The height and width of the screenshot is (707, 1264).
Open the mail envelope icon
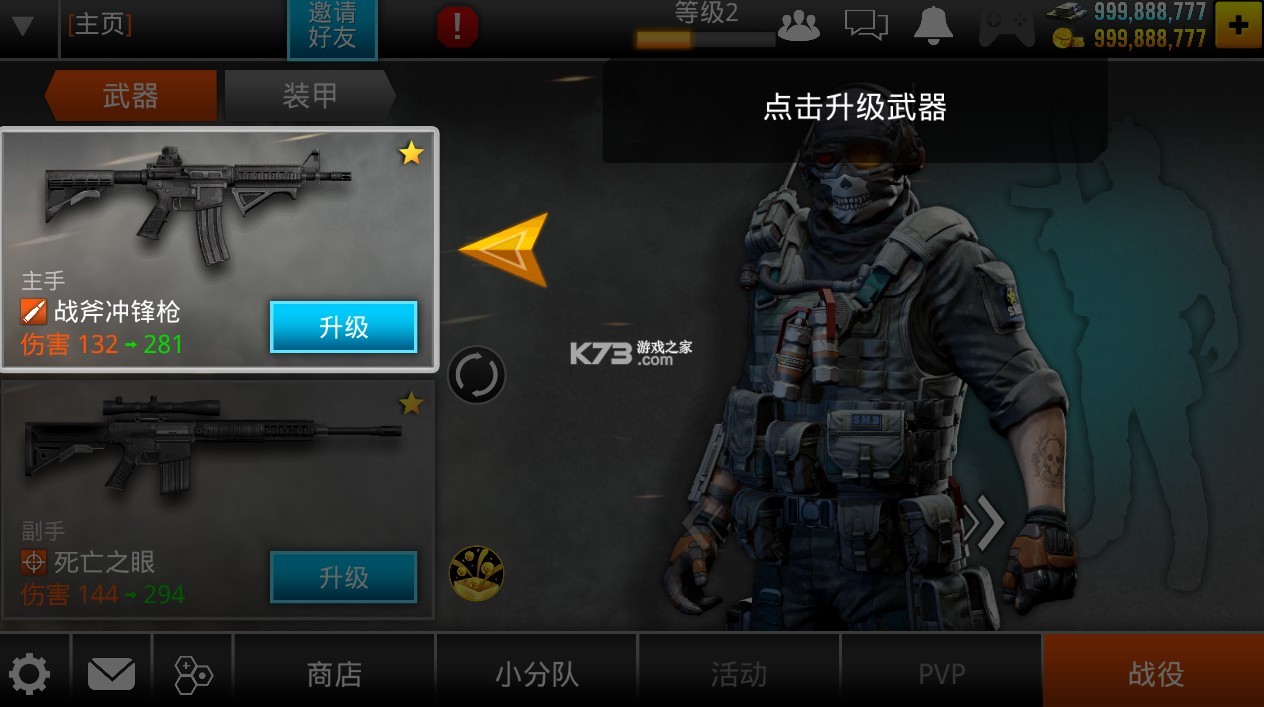(x=111, y=674)
